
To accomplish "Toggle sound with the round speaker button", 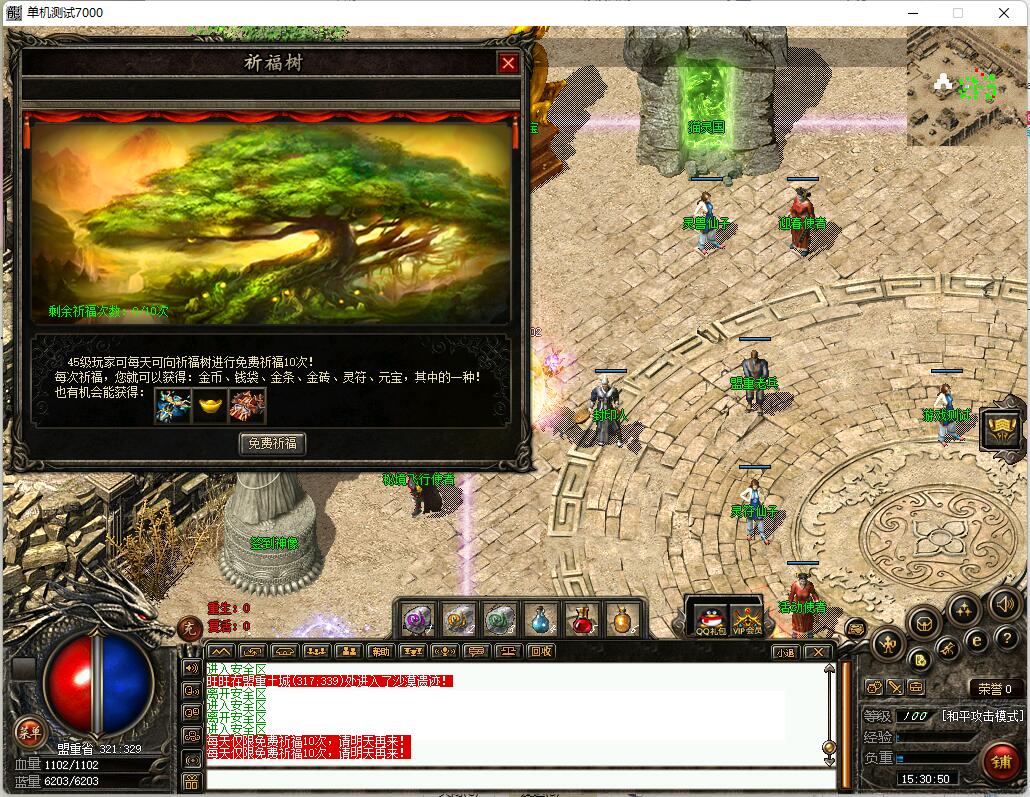I will [x=1004, y=603].
